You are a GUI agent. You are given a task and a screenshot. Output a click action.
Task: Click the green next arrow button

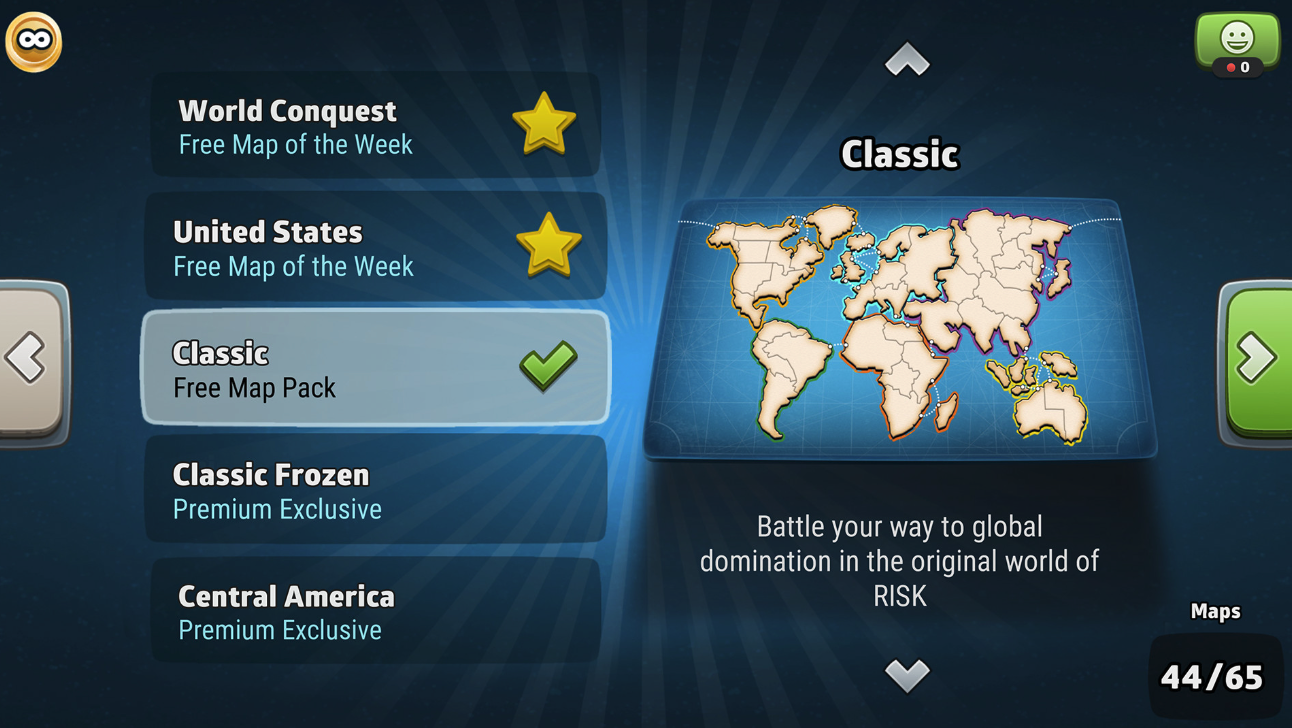(1256, 358)
